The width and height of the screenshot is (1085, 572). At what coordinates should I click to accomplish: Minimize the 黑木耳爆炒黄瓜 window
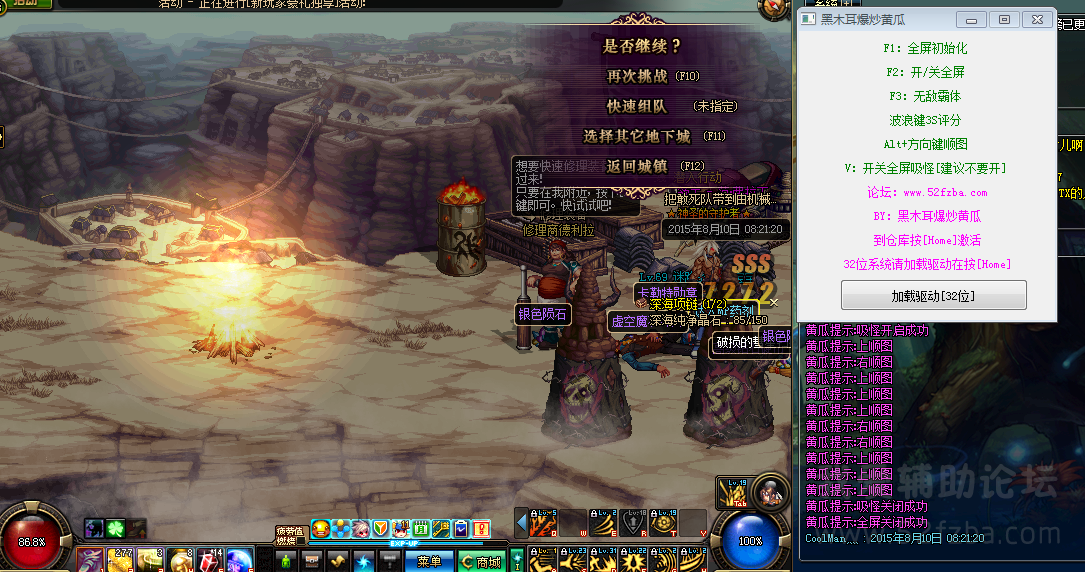(971, 19)
